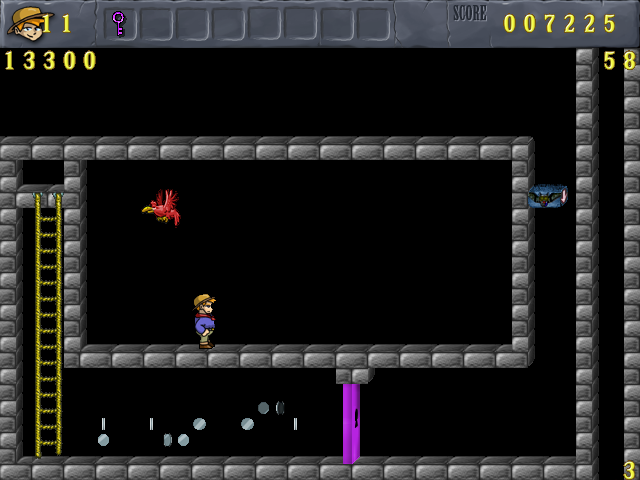Screen dimensions: 640x480
Task: Click the explorer portrait lives icon
Action: click(26, 21)
